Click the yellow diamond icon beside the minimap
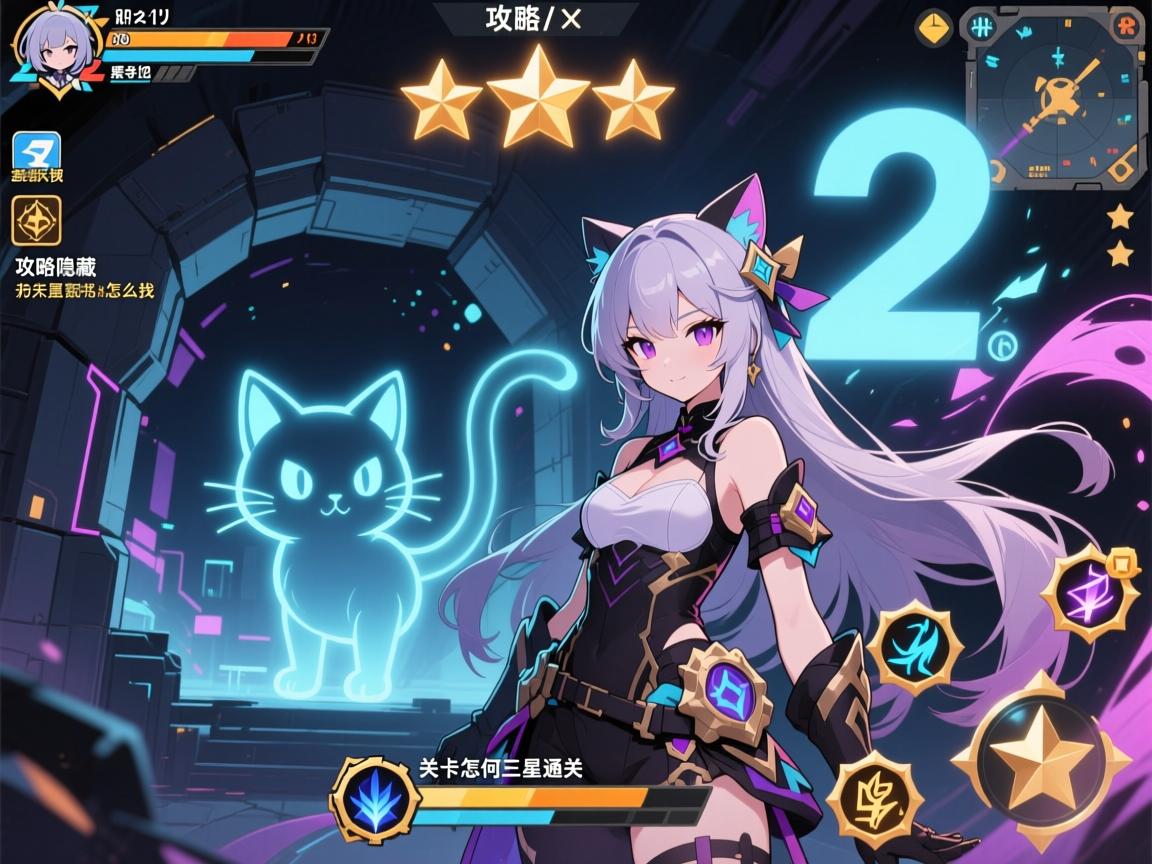Viewport: 1152px width, 864px height. tap(933, 27)
